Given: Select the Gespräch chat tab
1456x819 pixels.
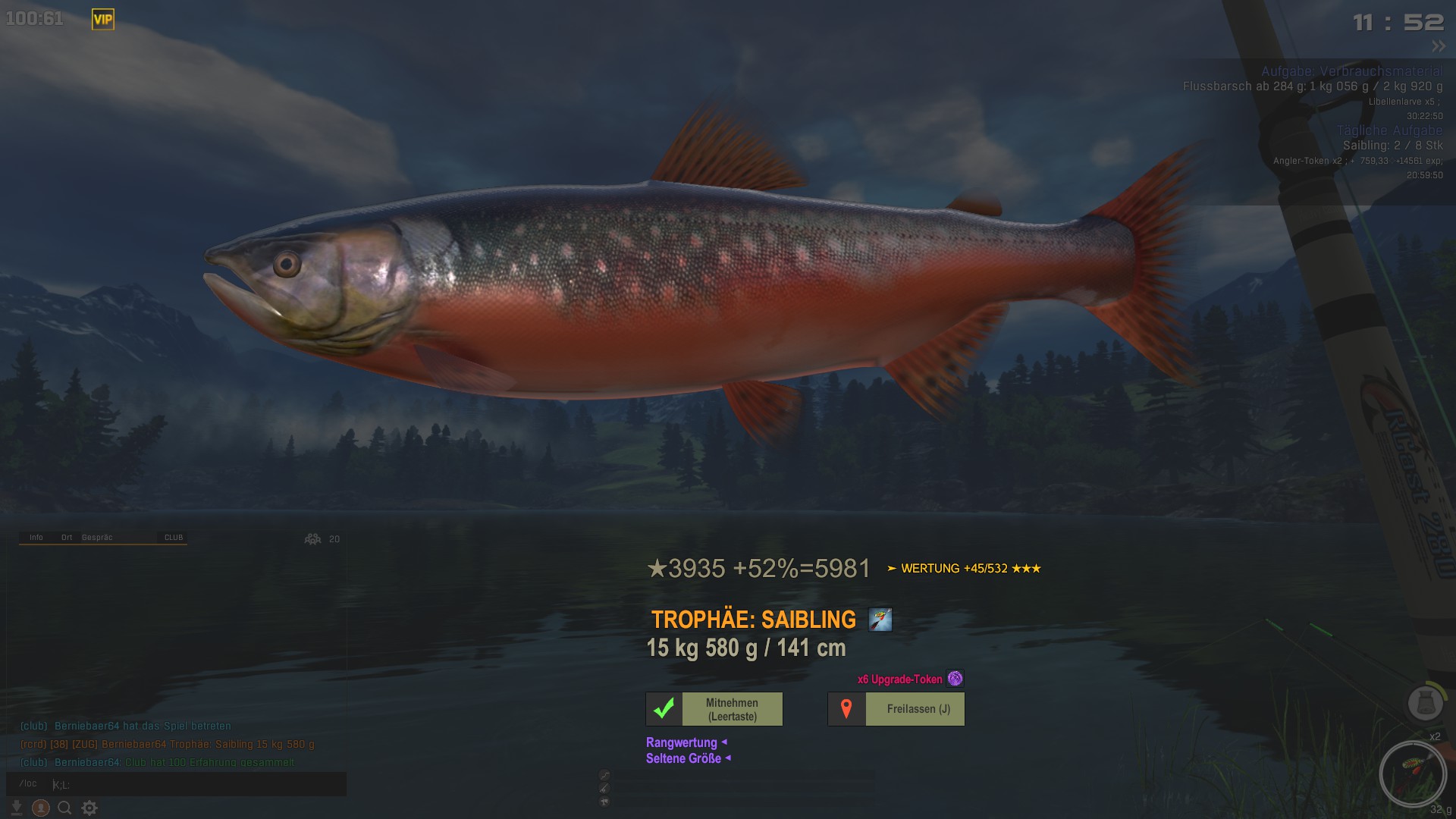Looking at the screenshot, I should tap(97, 538).
